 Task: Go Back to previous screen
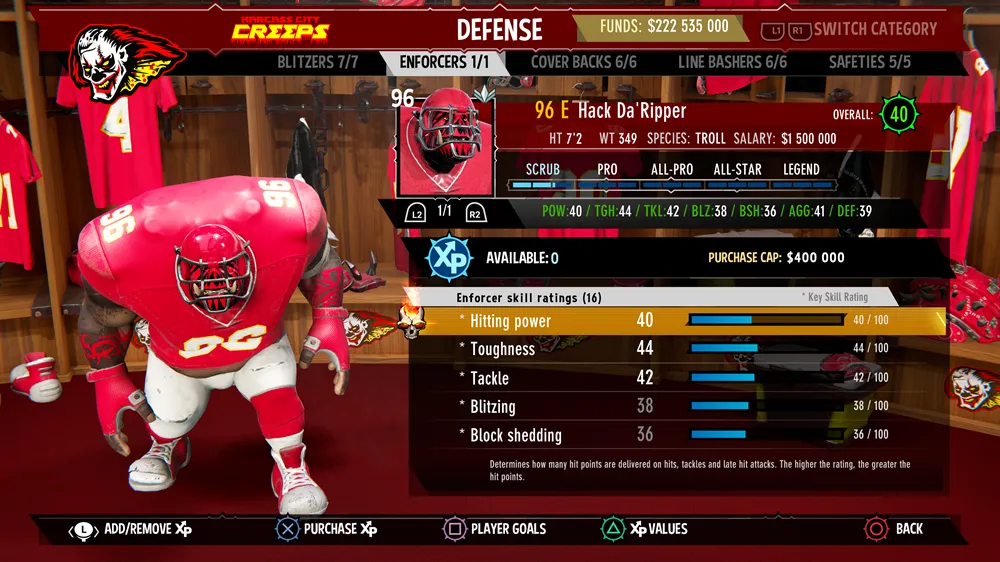[894, 529]
